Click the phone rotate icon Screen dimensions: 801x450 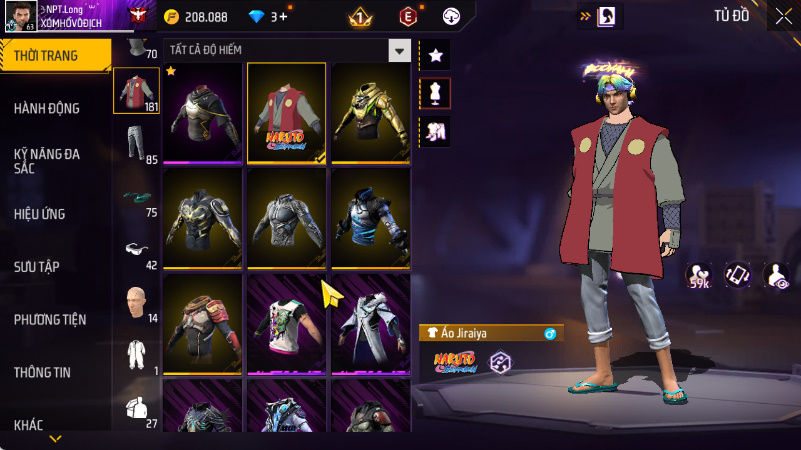click(737, 275)
